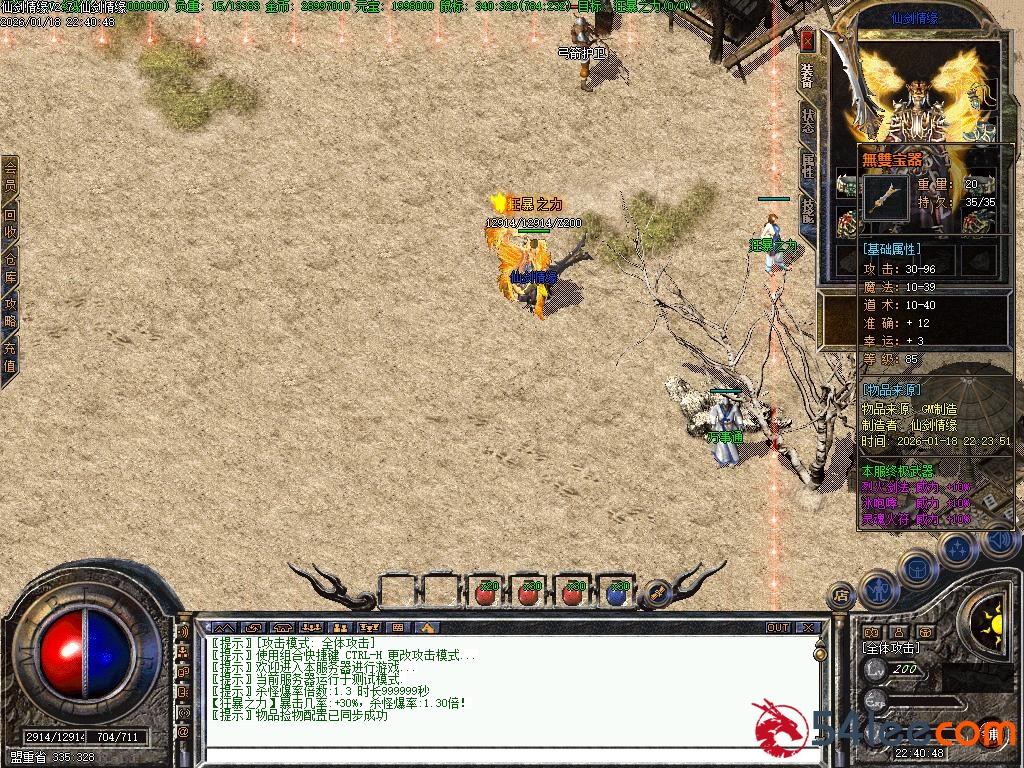Open the 店 (Shop) round button
This screenshot has width=1024, height=768.
pos(842,595)
